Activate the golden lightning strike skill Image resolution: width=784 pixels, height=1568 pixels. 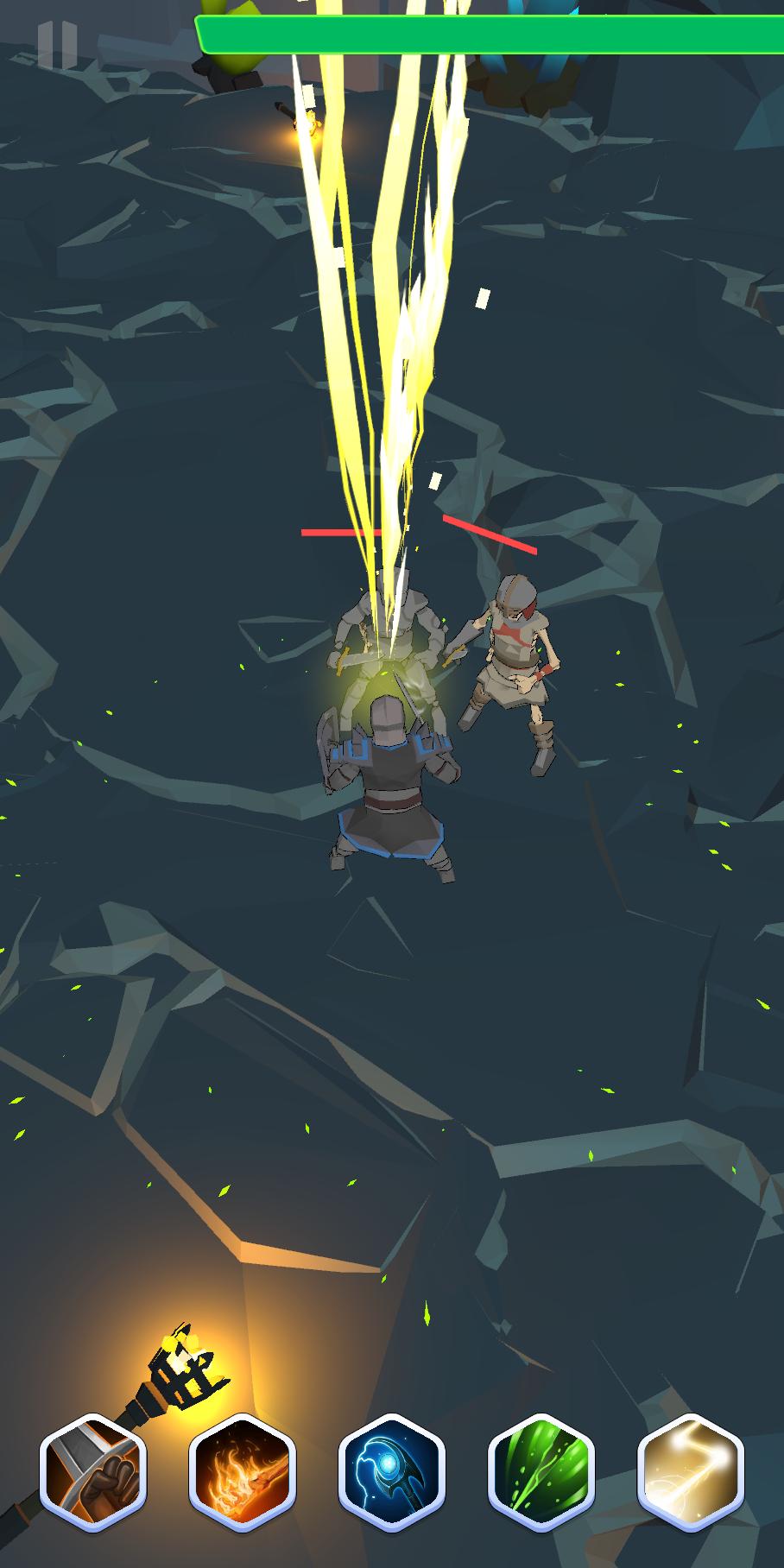[x=691, y=1472]
